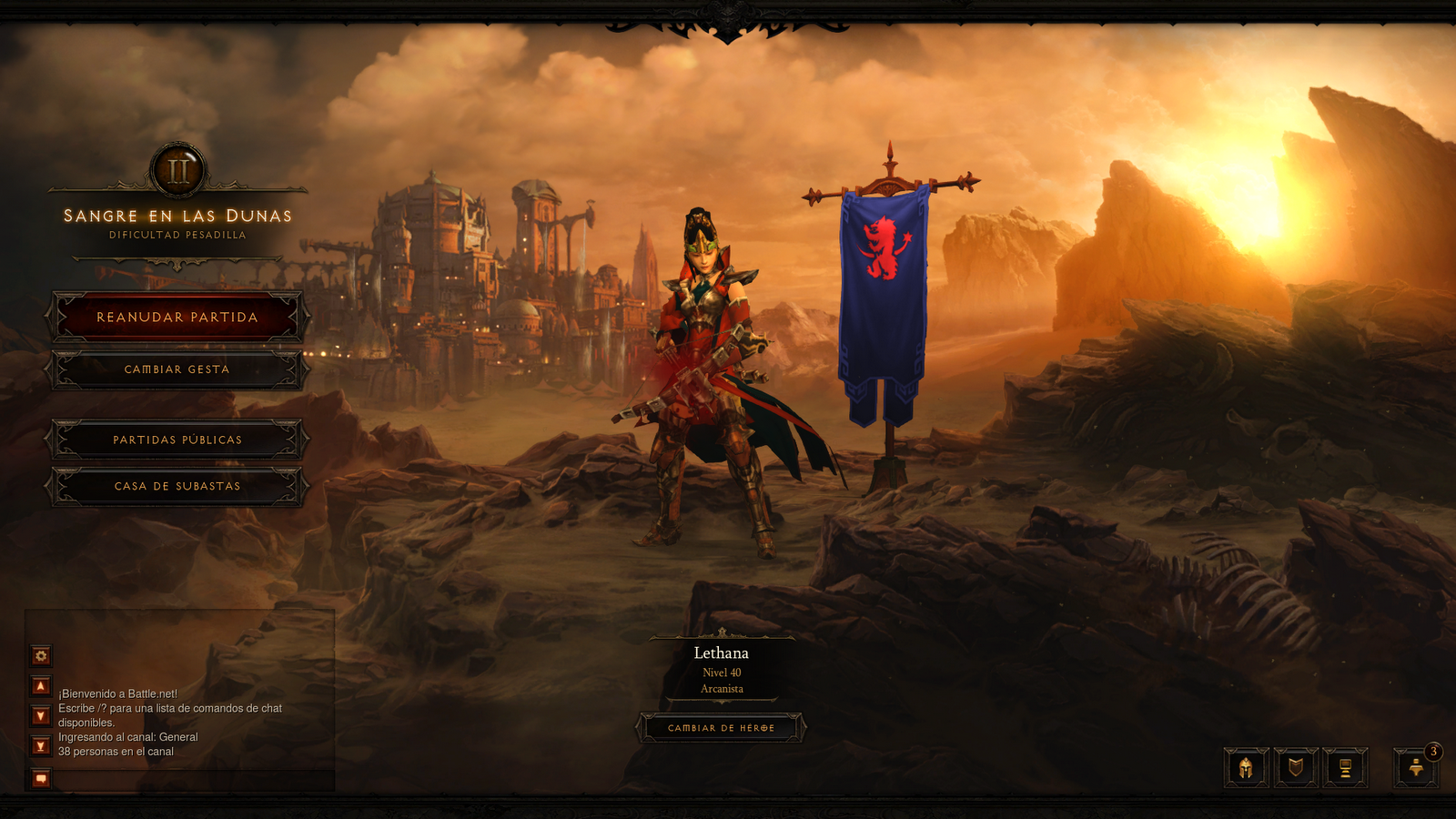Select the quest title Sangre en las Dunas

point(177,216)
